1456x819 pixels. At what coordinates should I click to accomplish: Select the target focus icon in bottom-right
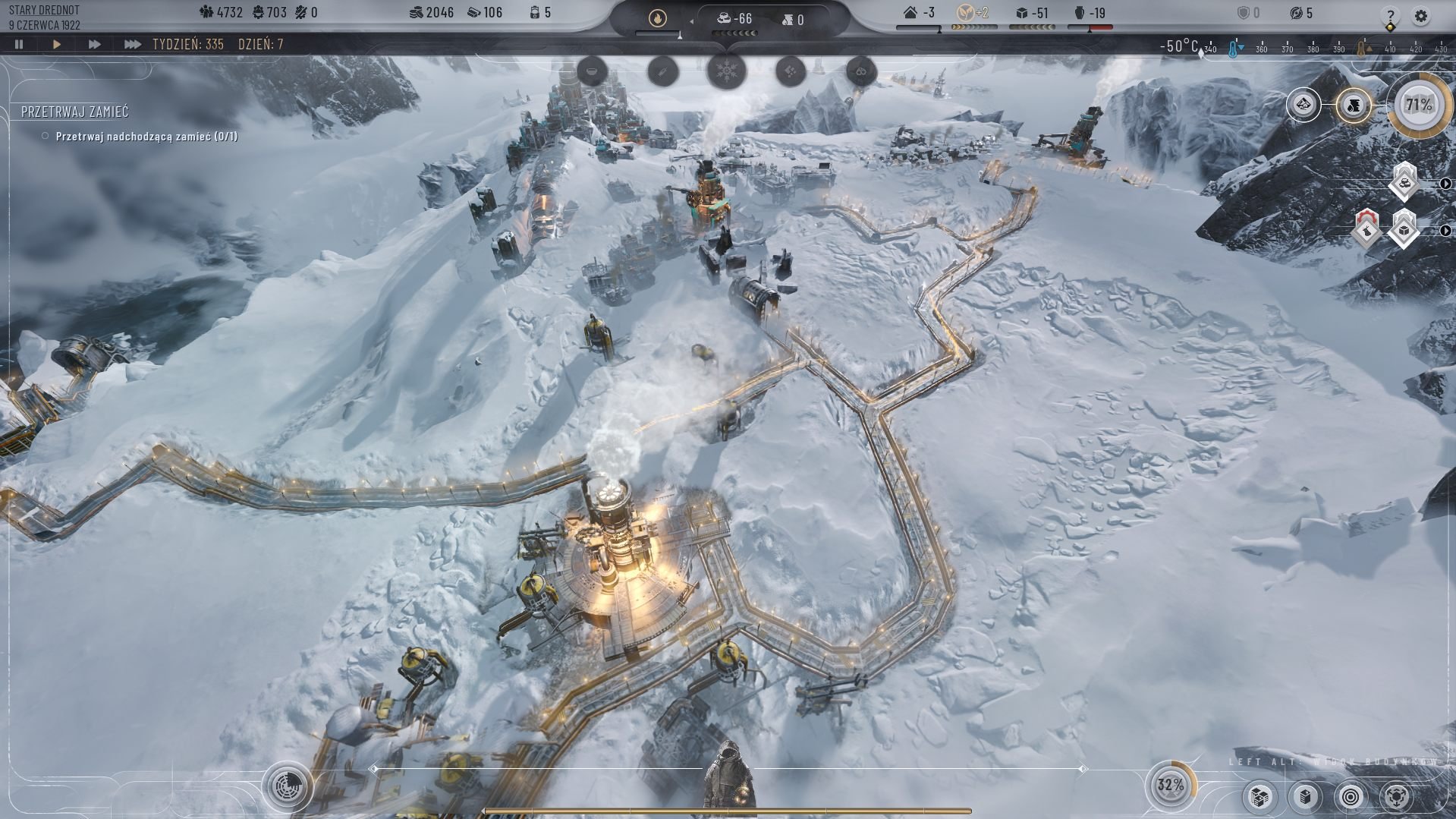coord(1352,798)
